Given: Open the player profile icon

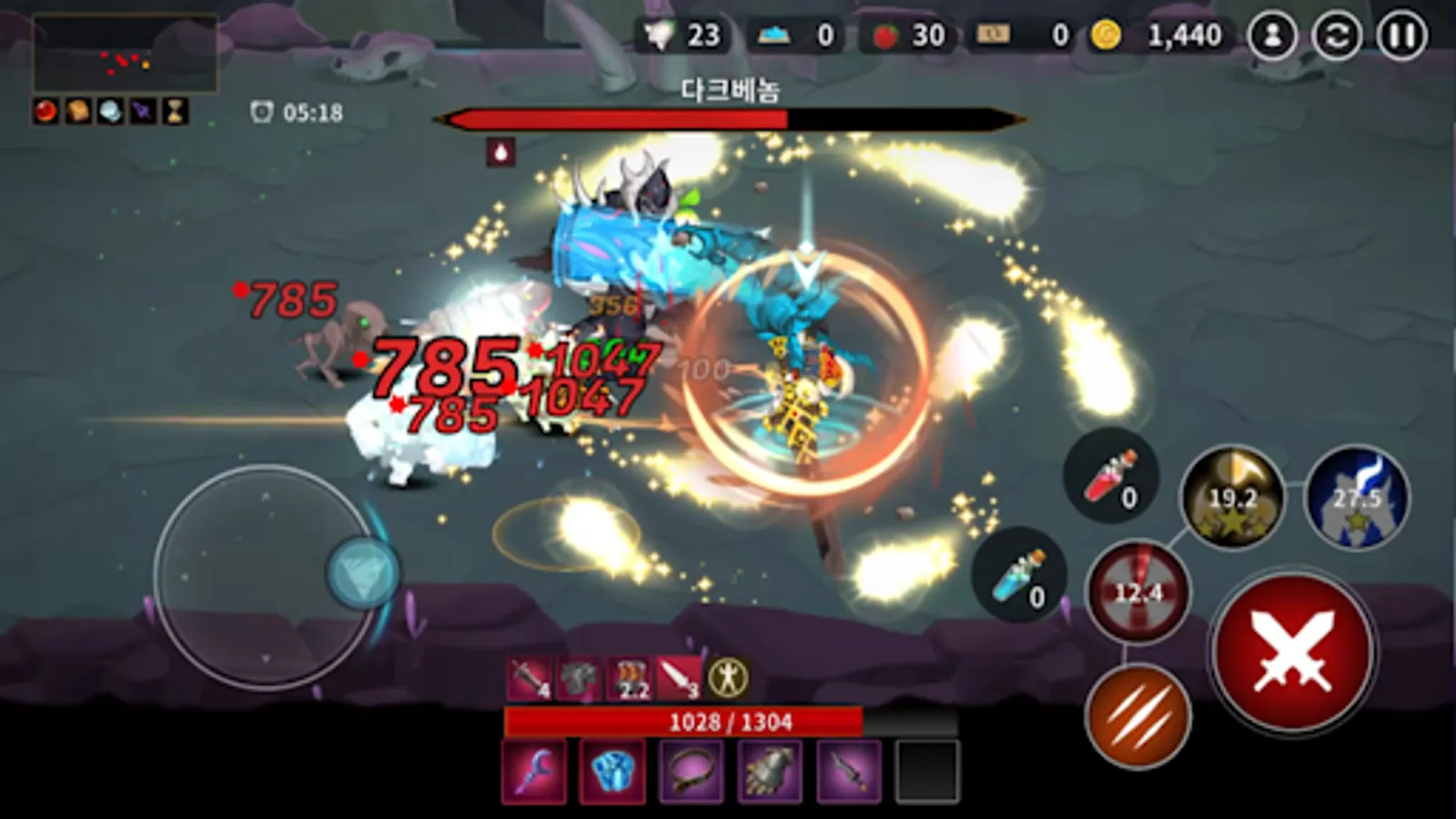Looking at the screenshot, I should [1275, 35].
